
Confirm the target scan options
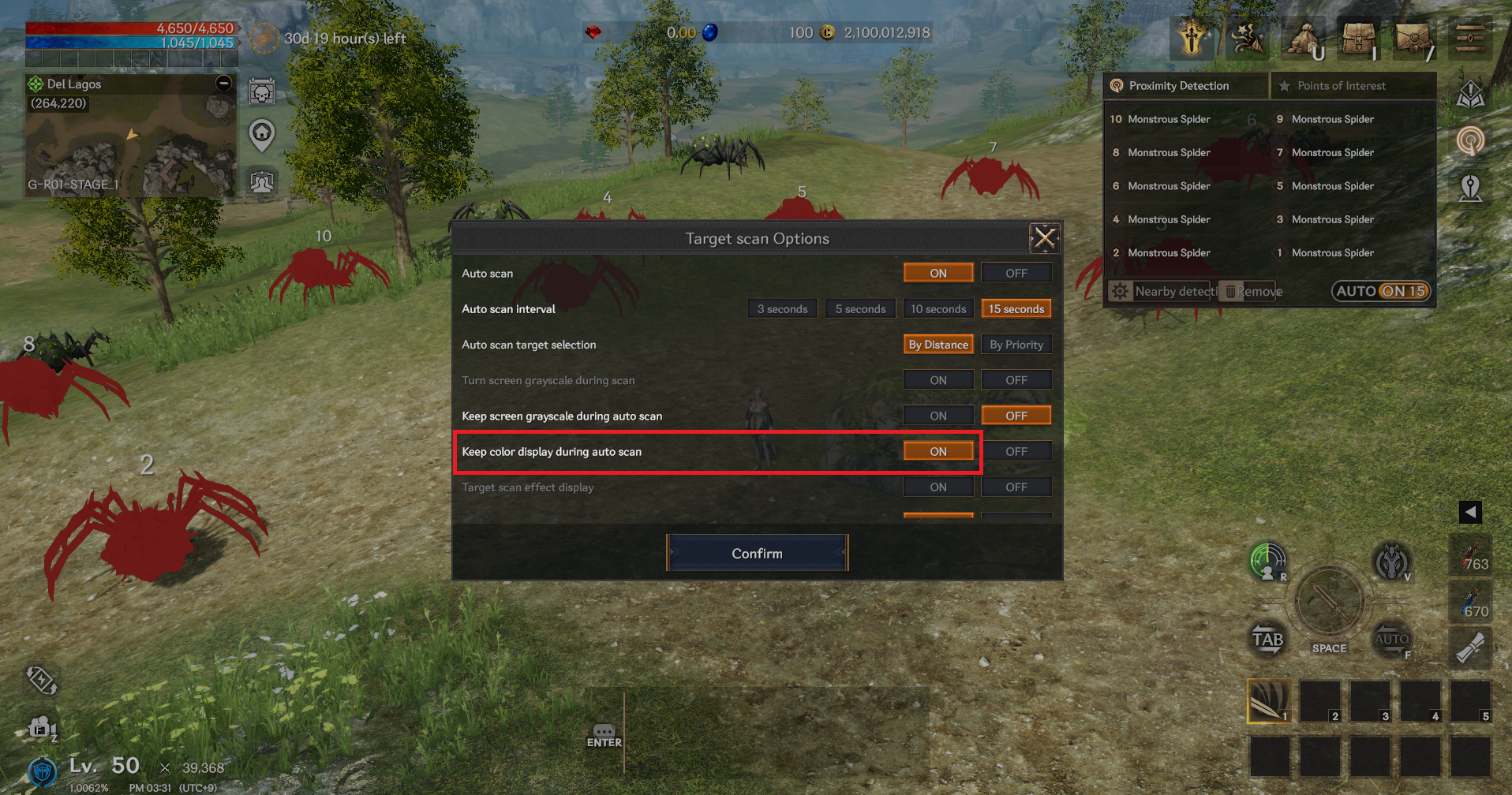click(x=757, y=553)
